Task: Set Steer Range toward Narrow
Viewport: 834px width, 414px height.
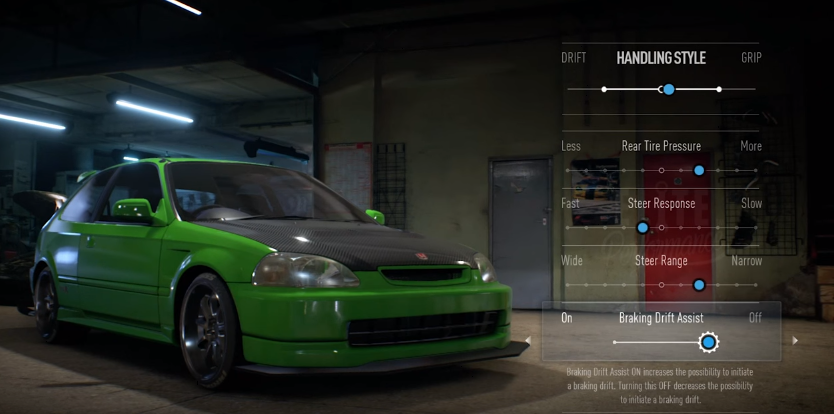Action: coord(746,261)
